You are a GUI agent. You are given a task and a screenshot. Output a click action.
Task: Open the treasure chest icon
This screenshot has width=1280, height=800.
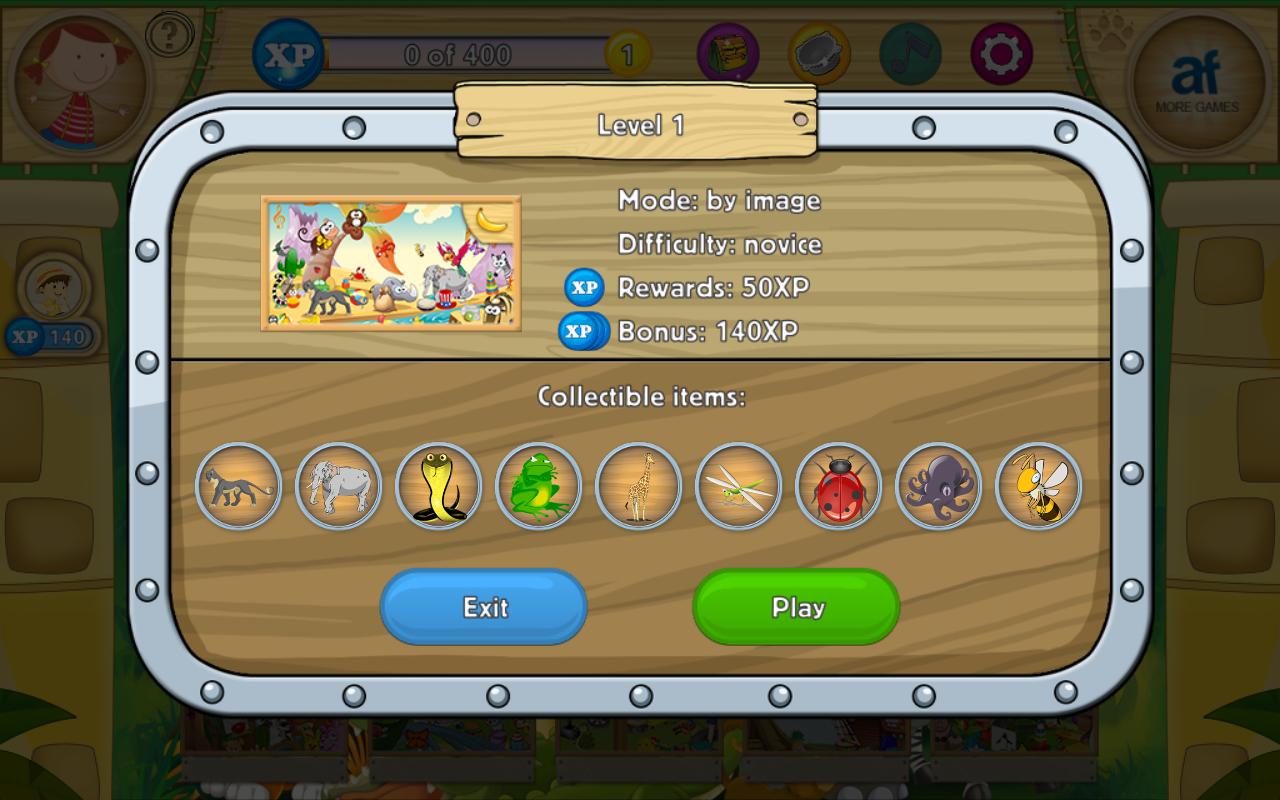point(728,54)
